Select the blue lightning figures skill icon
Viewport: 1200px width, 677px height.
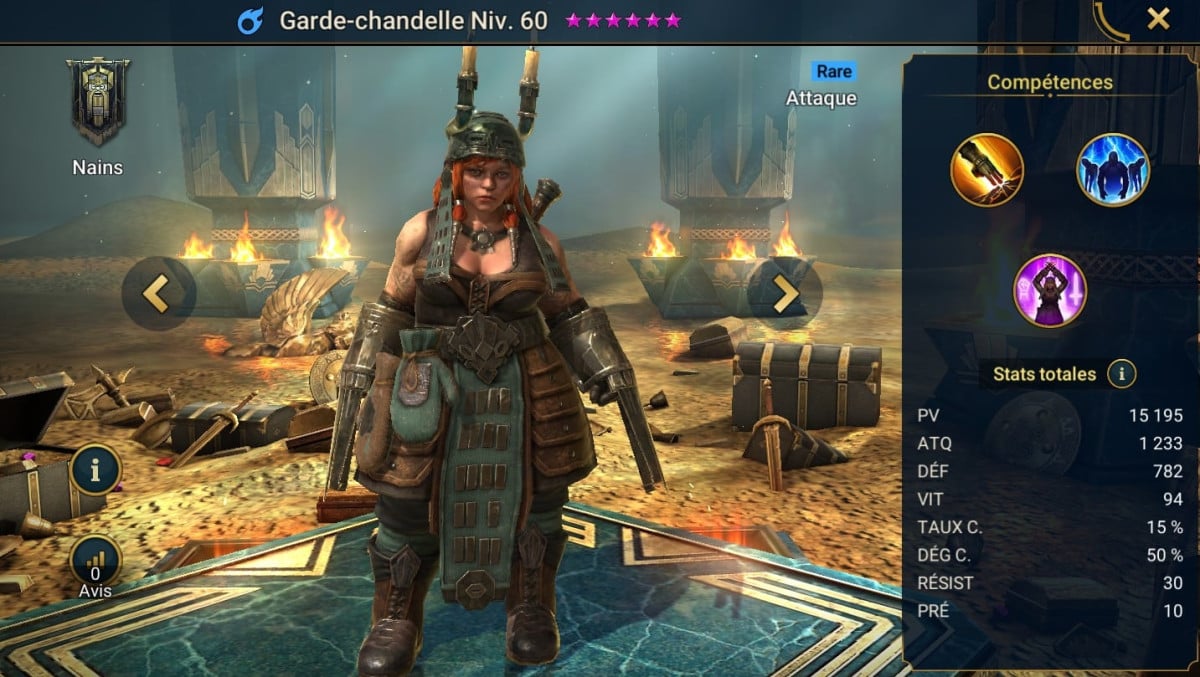click(x=1112, y=170)
